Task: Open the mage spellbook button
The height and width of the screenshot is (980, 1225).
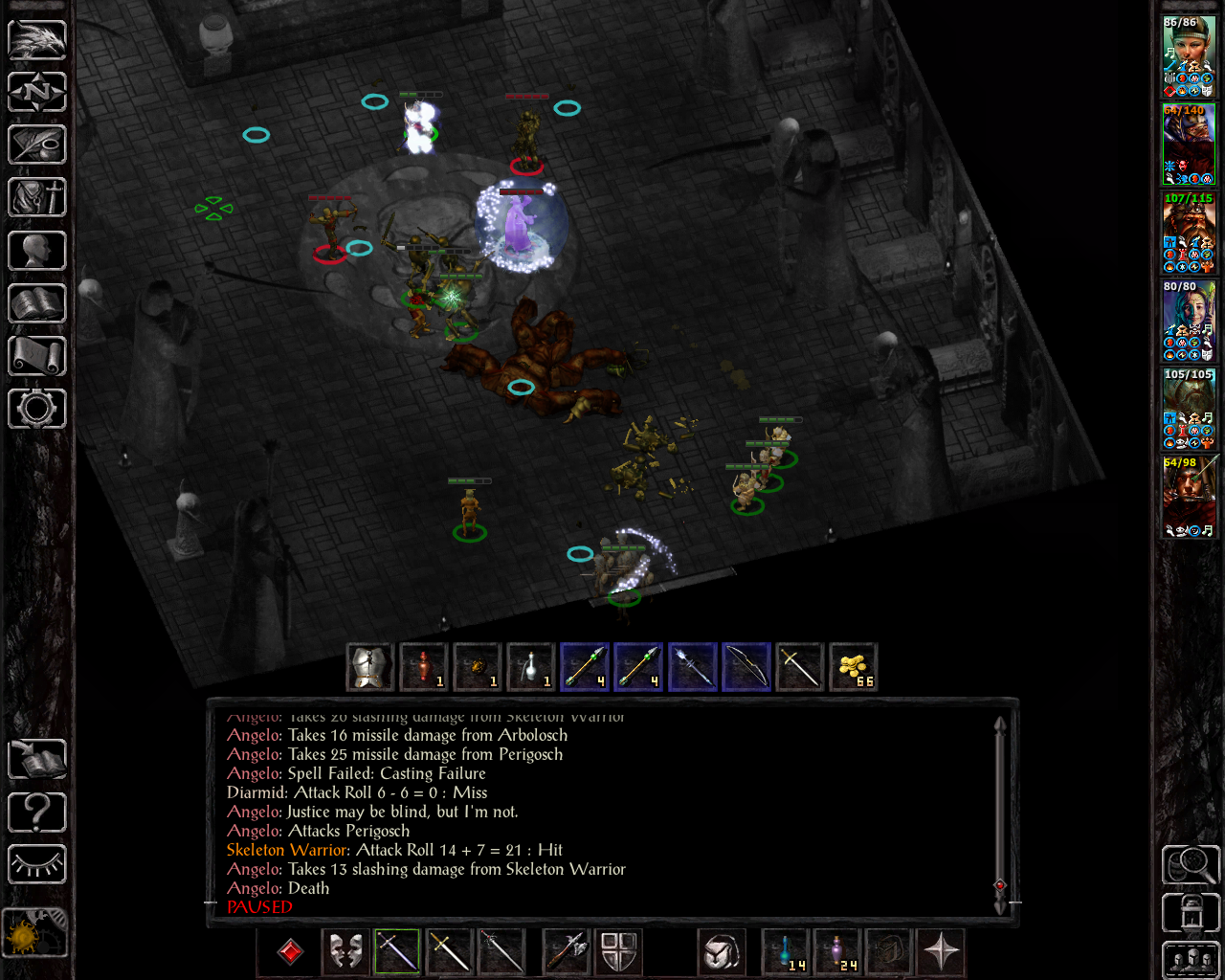Action: tap(37, 303)
